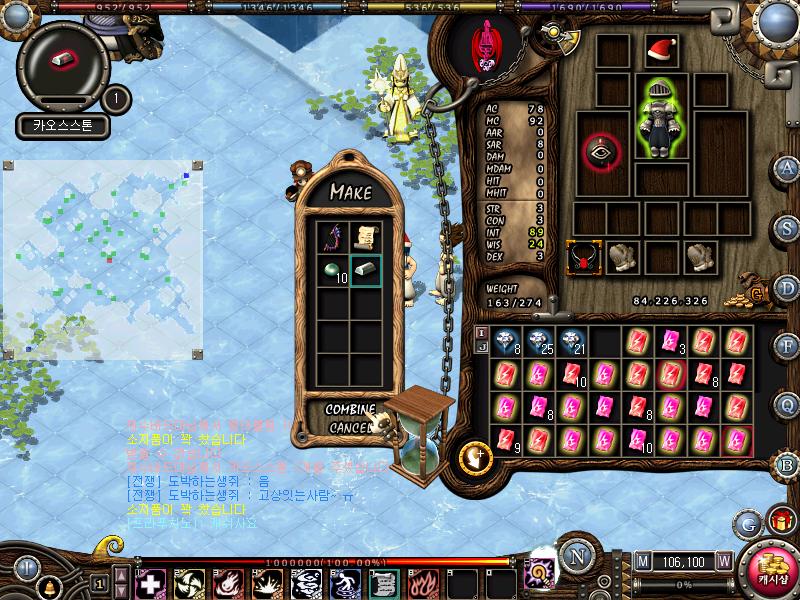The image size is (800, 600).
Task: Select the purple weapon in the Make grid
Action: 333,237
